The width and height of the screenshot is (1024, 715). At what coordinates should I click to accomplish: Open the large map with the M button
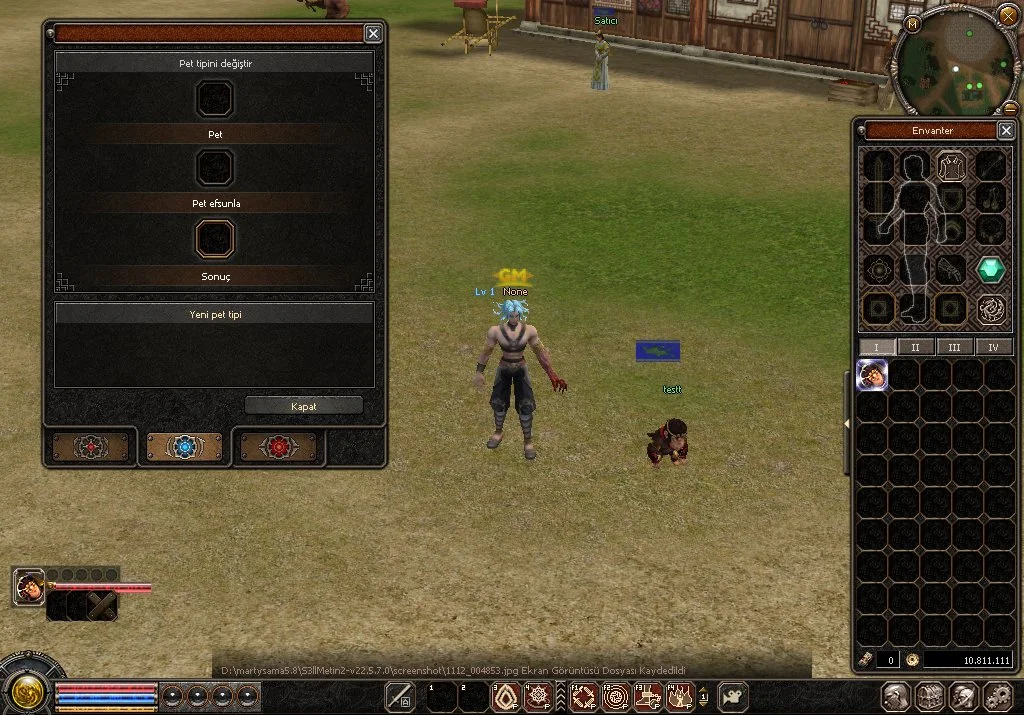click(912, 24)
